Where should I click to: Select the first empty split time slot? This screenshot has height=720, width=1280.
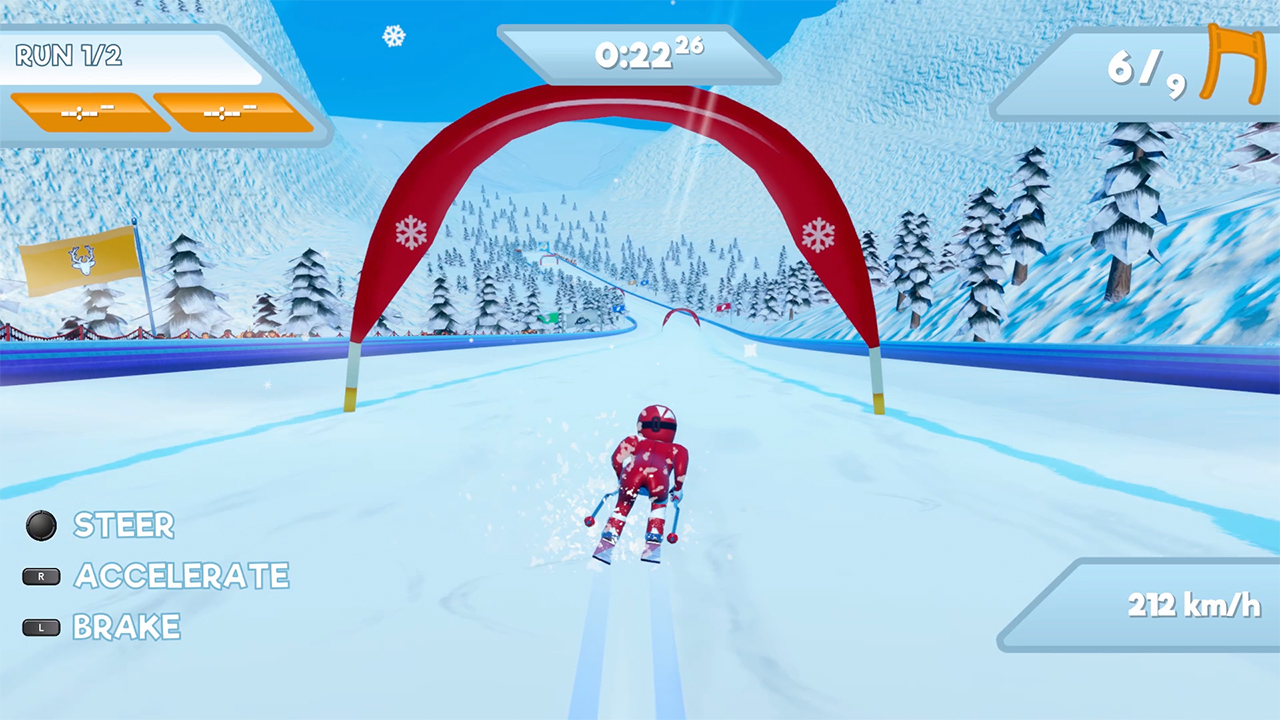87,112
